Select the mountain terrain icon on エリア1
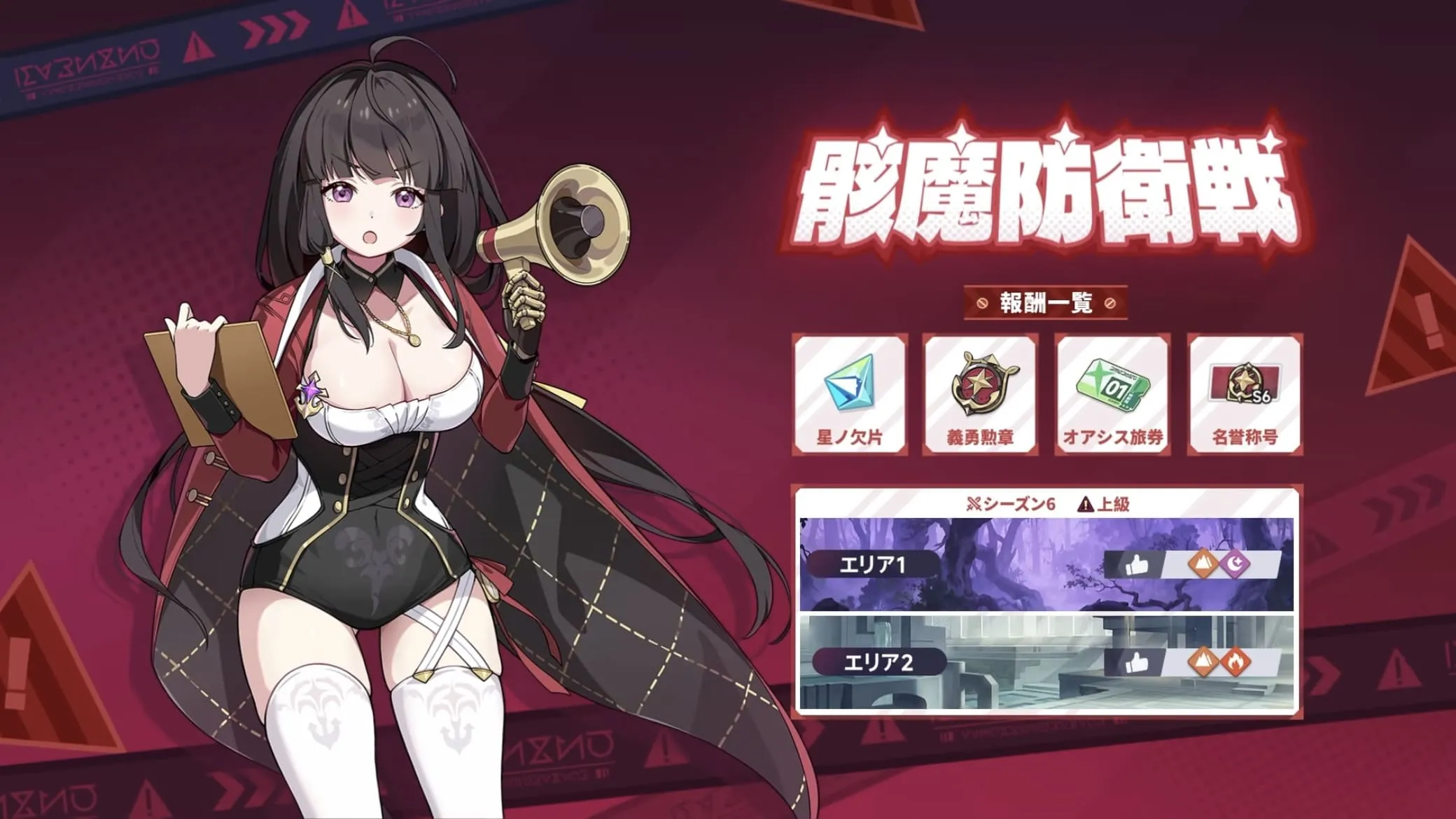The width and height of the screenshot is (1456, 819). pos(1203,564)
